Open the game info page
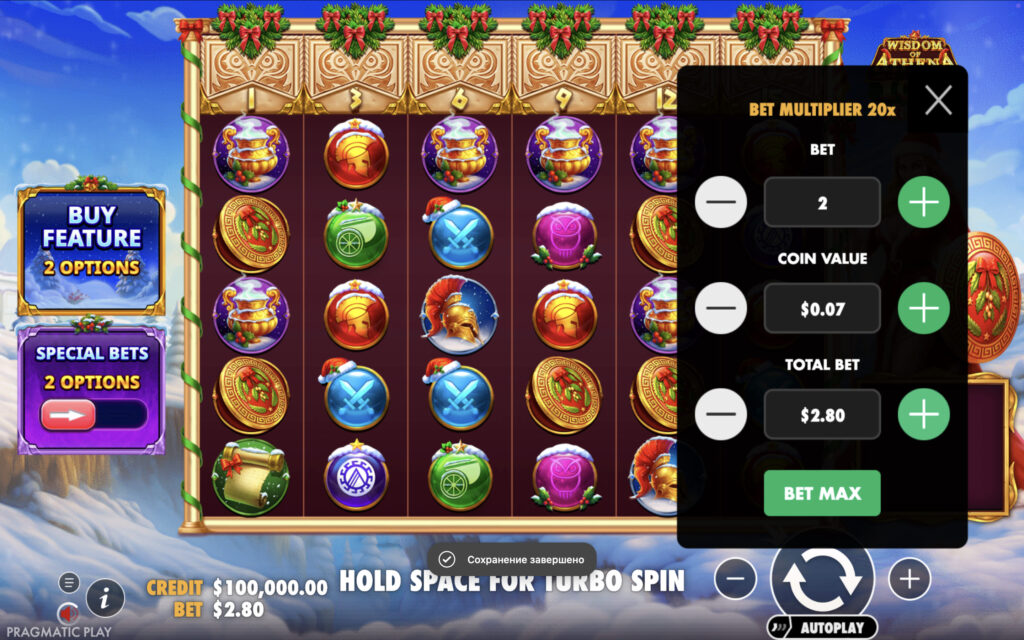Image resolution: width=1024 pixels, height=640 pixels. (x=105, y=598)
